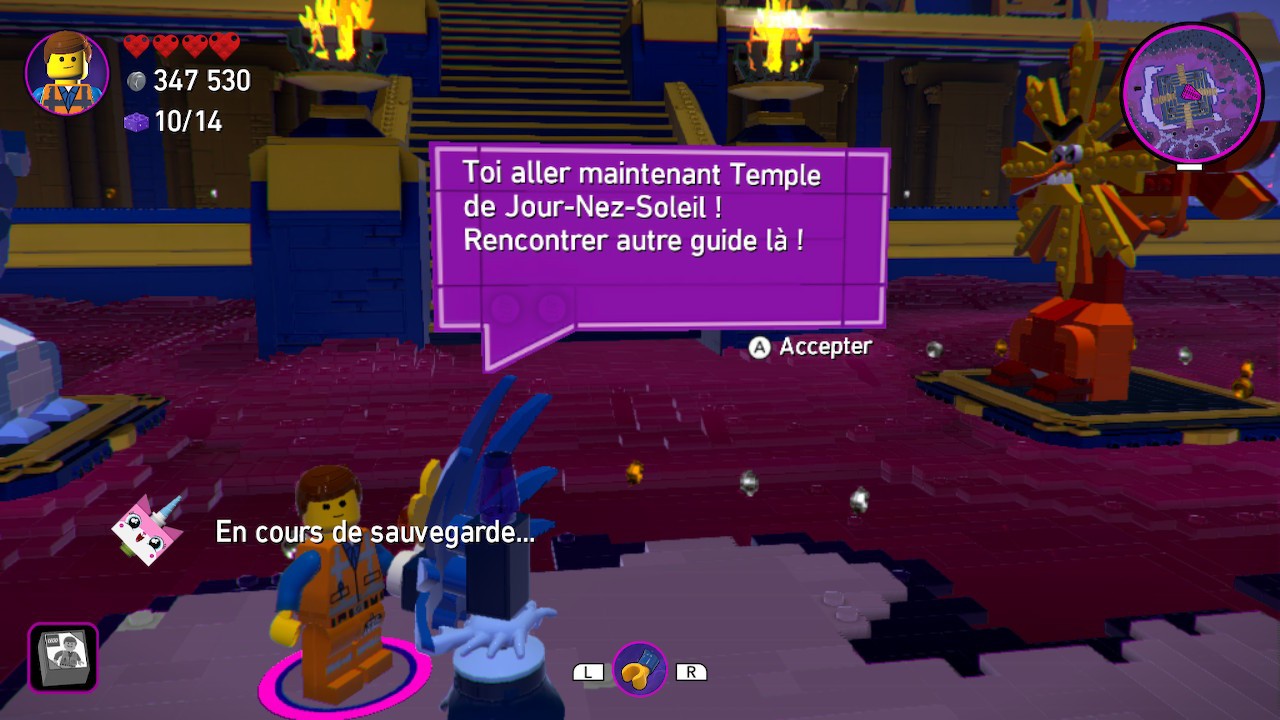Viewport: 1280px width, 720px height.
Task: Click the purple brick collectible icon
Action: point(136,122)
